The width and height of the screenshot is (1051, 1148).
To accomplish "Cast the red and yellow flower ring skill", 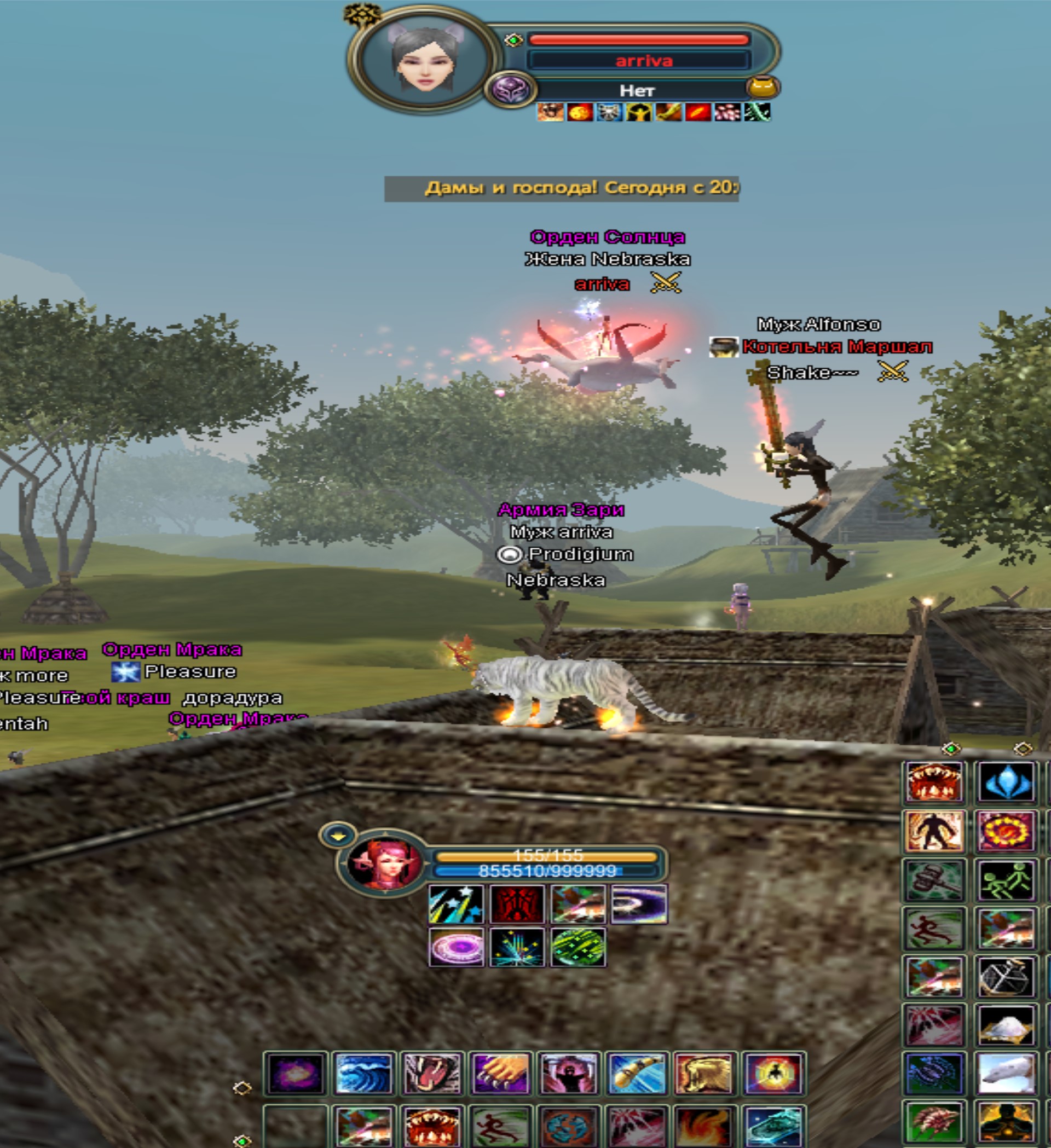I will tap(1006, 831).
